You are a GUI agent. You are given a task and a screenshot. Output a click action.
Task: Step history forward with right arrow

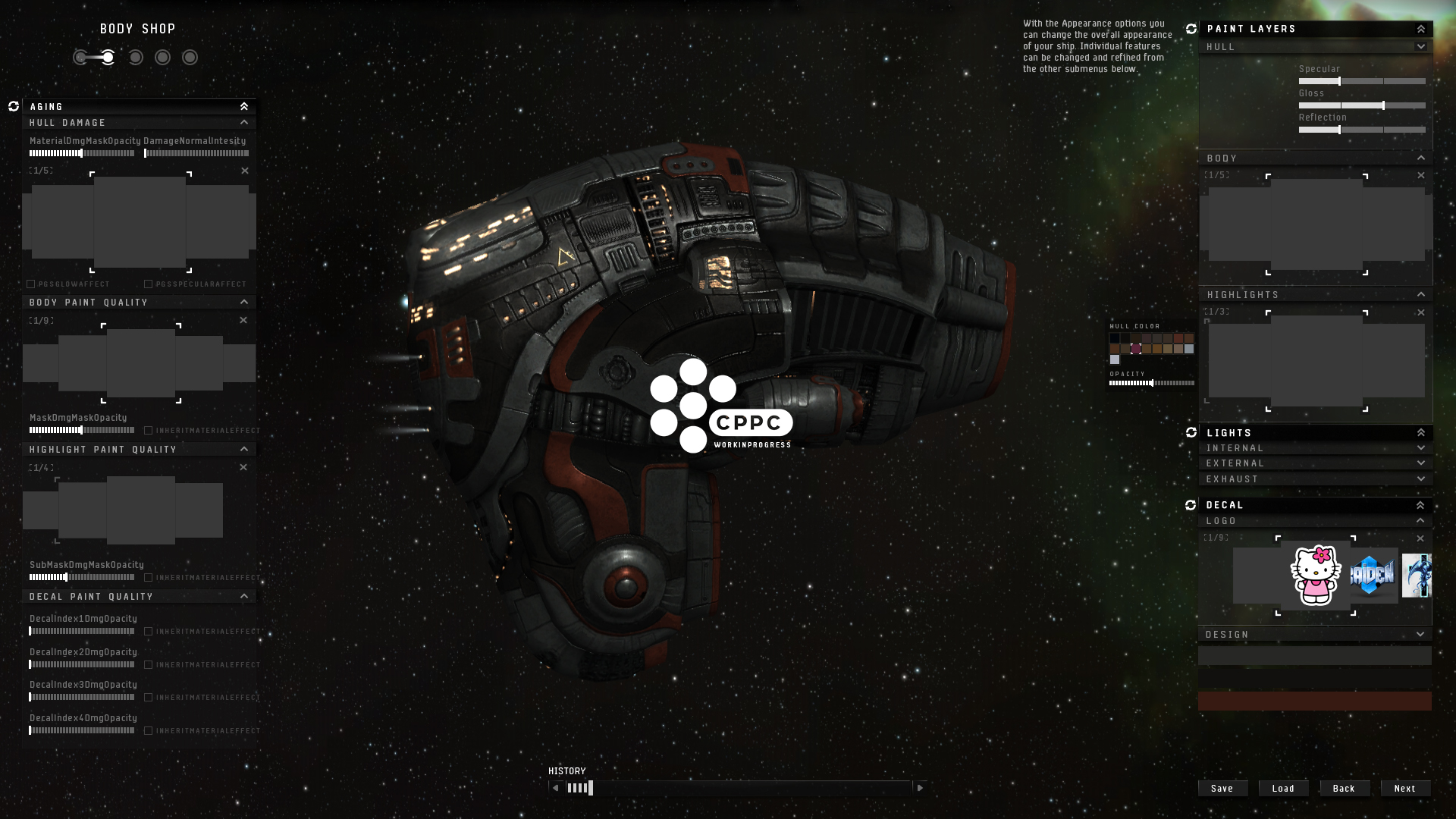(920, 788)
